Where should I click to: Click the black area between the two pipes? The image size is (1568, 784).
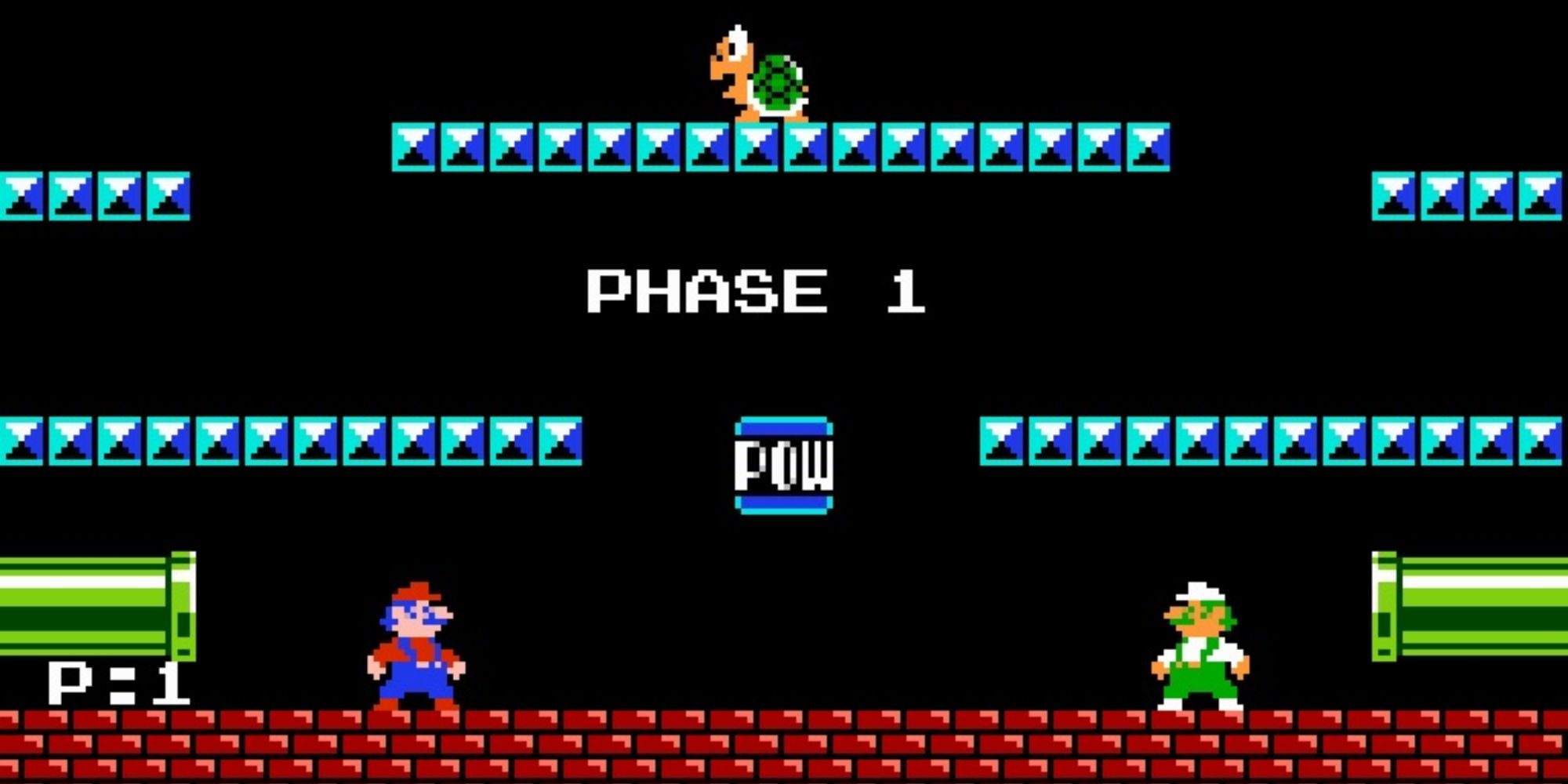tap(784, 612)
